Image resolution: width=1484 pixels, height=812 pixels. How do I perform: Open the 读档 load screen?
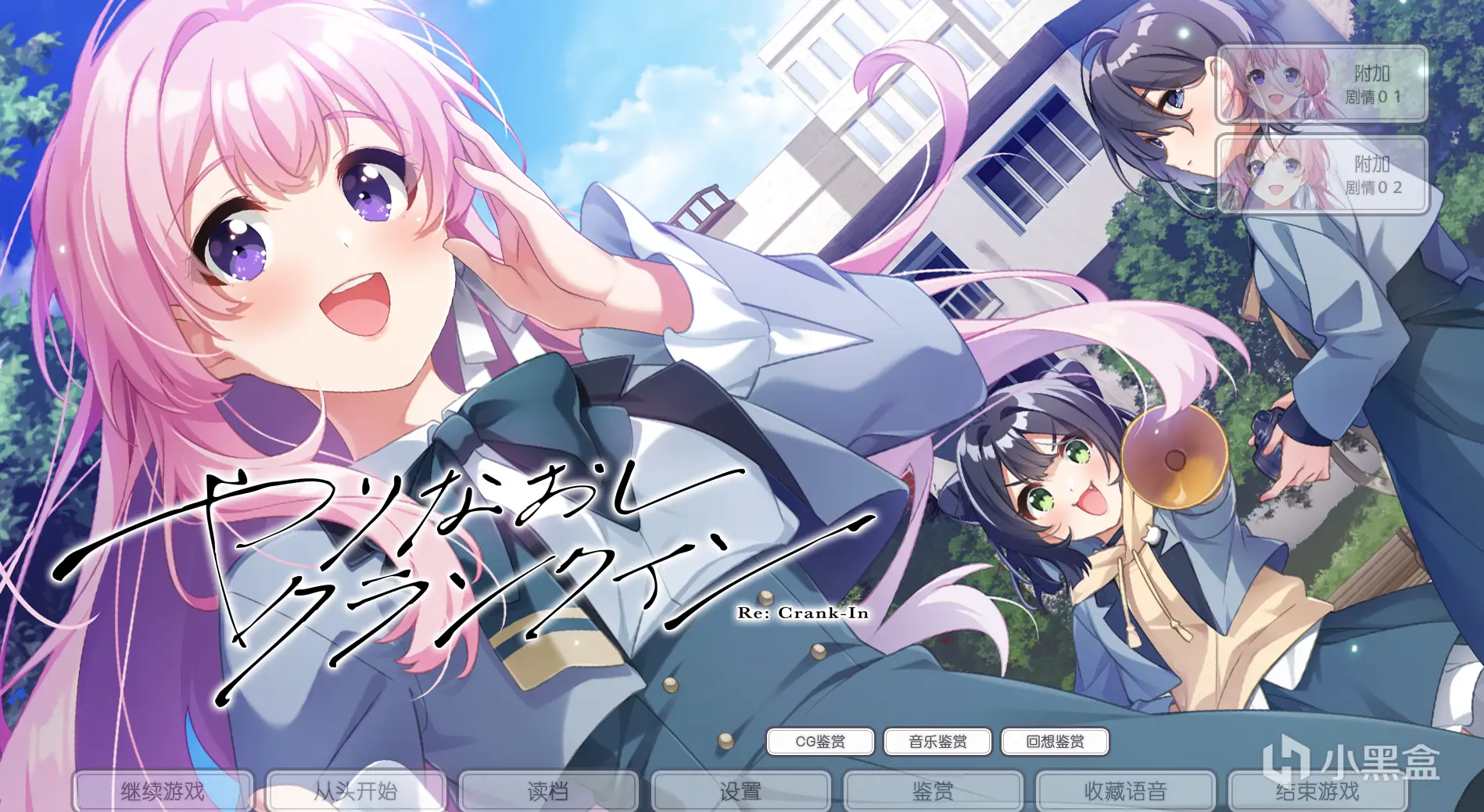tap(548, 790)
